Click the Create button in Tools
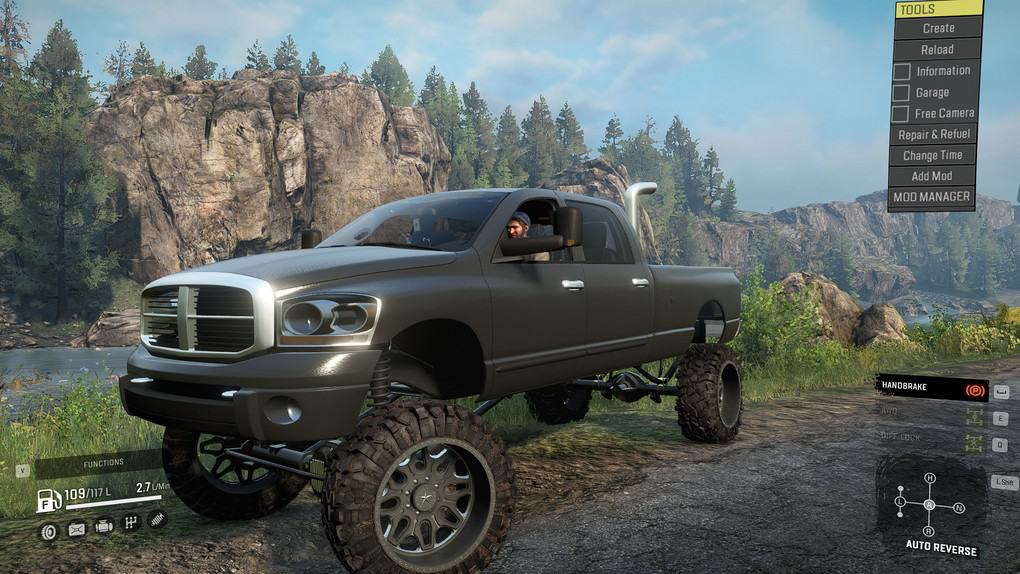The width and height of the screenshot is (1020, 574). pyautogui.click(x=938, y=29)
